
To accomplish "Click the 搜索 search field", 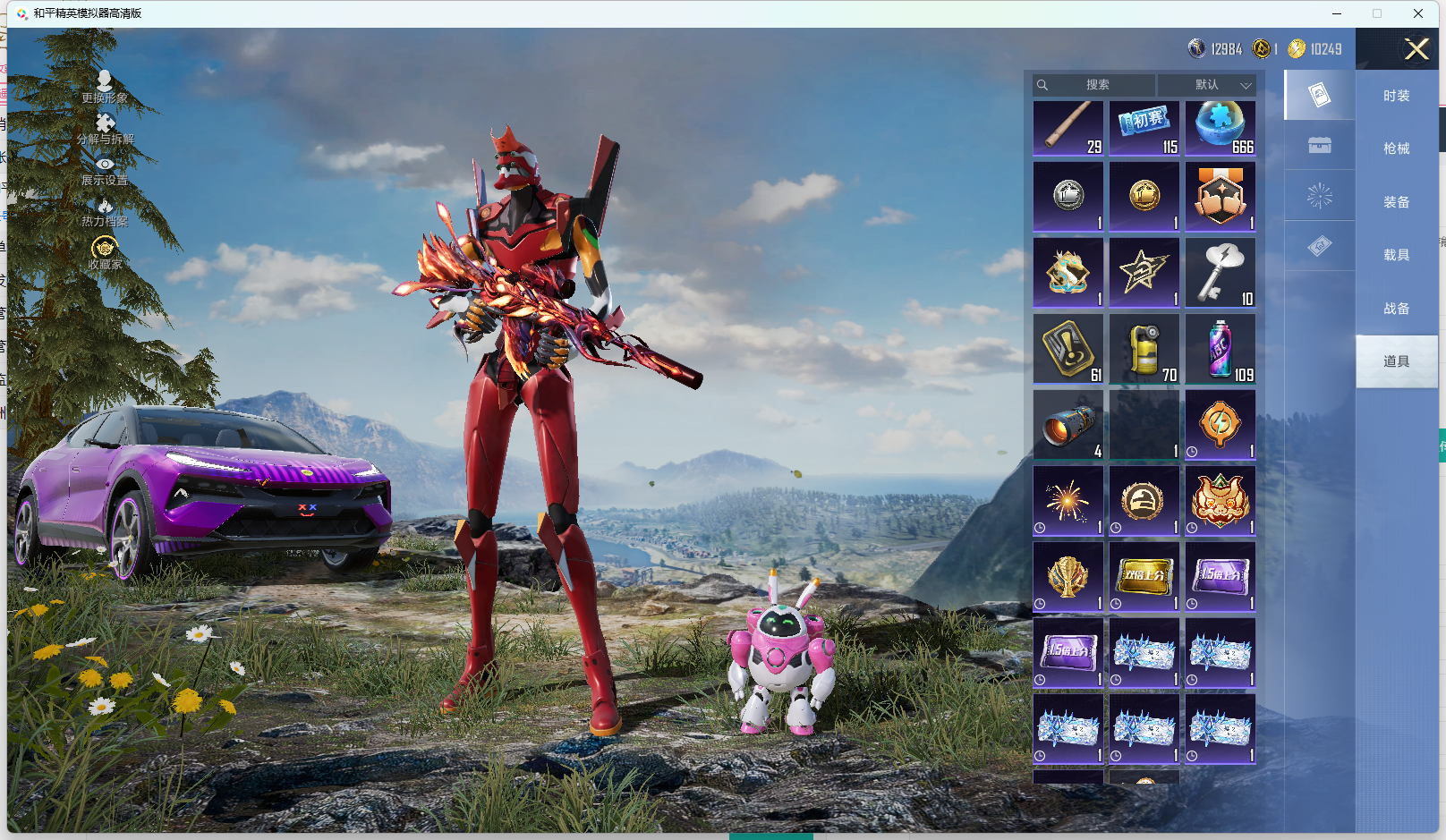I will pos(1096,85).
